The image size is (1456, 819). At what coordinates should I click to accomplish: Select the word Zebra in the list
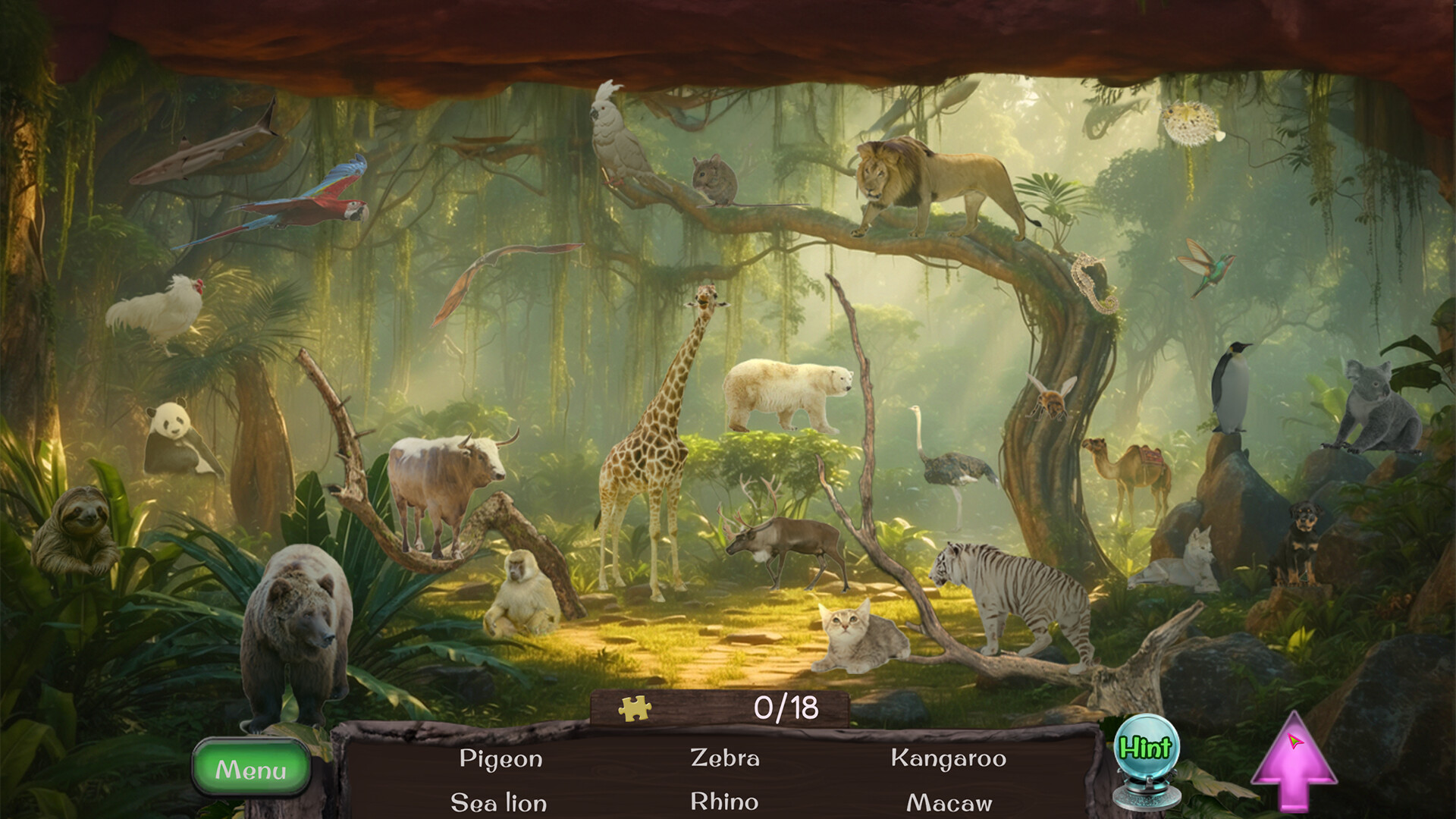click(x=726, y=758)
